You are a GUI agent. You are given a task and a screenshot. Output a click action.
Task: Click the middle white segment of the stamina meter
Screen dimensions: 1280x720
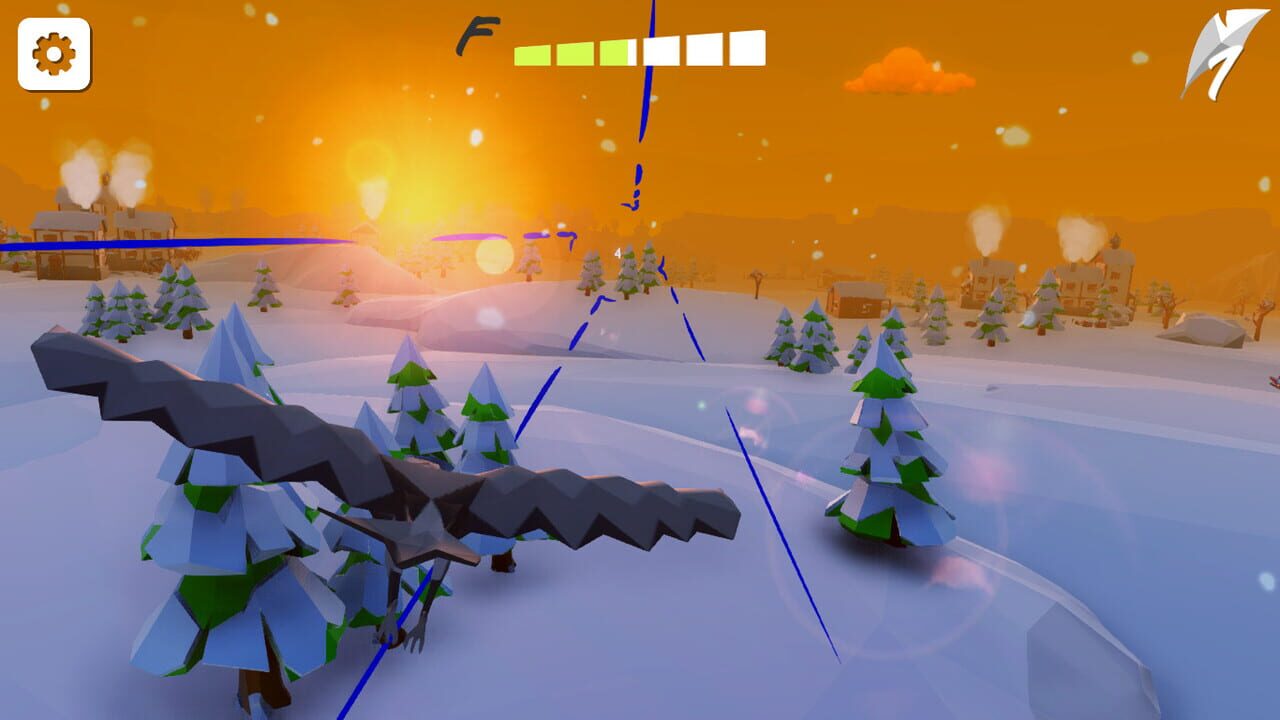coord(705,48)
